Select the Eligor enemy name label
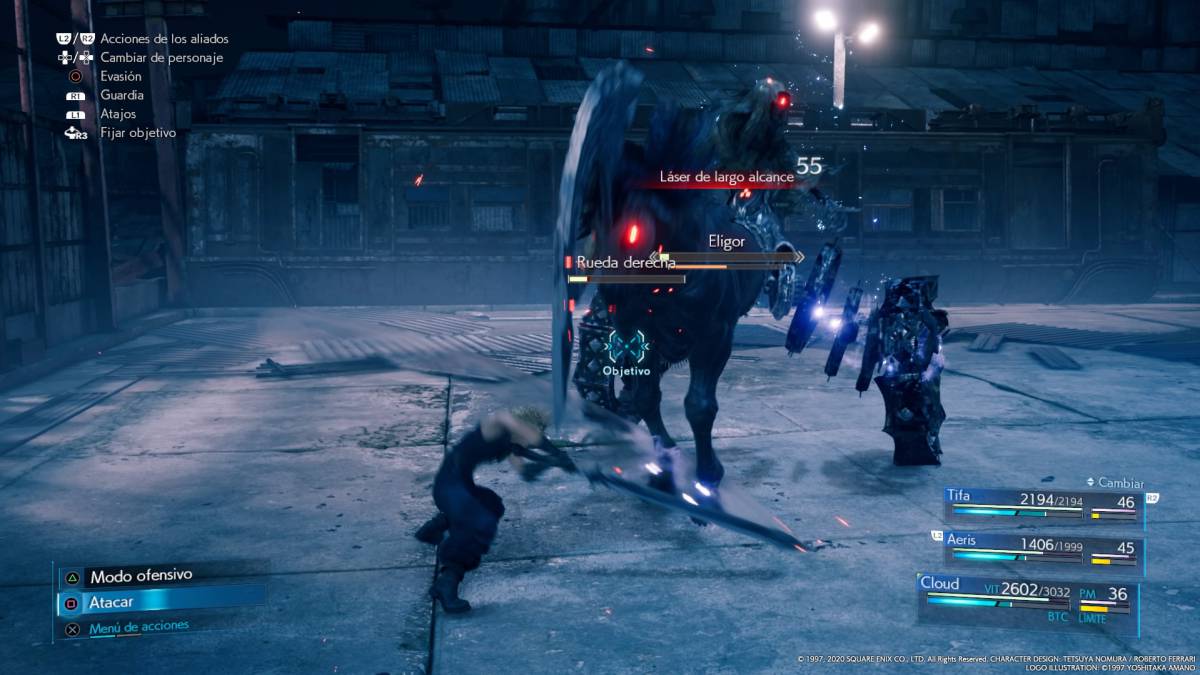 [x=726, y=241]
